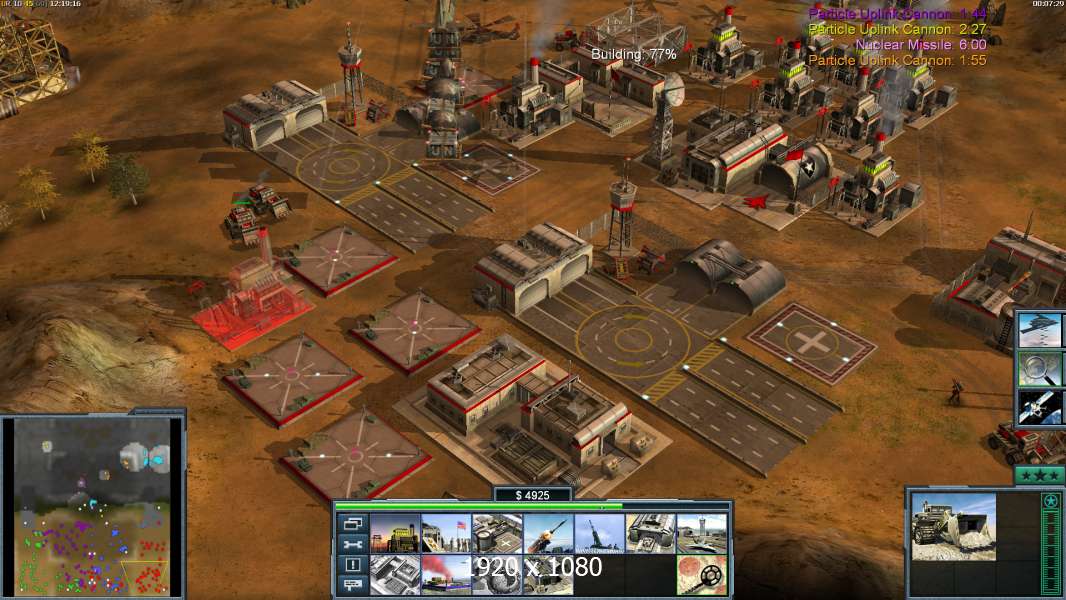
Task: Select the Patriot missile defense icon
Action: [x=548, y=534]
